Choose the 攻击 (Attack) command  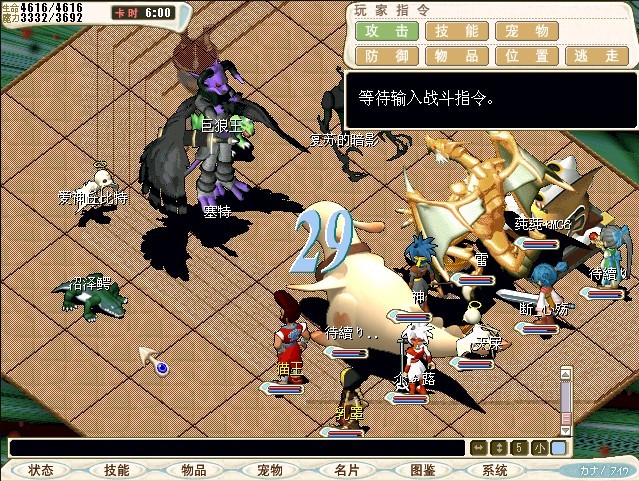coord(385,31)
